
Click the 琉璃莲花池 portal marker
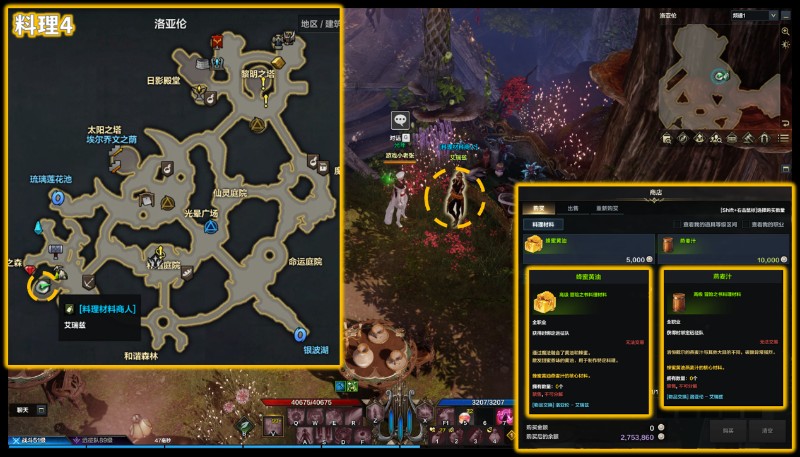(x=57, y=198)
